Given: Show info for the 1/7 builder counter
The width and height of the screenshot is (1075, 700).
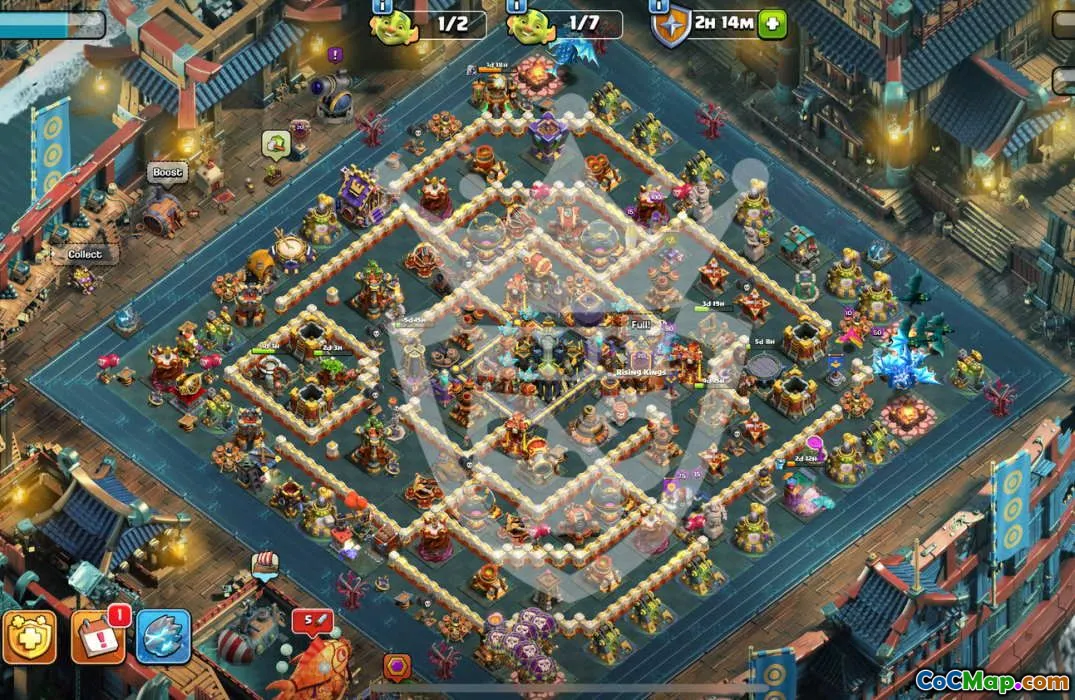Looking at the screenshot, I should click(517, 6).
